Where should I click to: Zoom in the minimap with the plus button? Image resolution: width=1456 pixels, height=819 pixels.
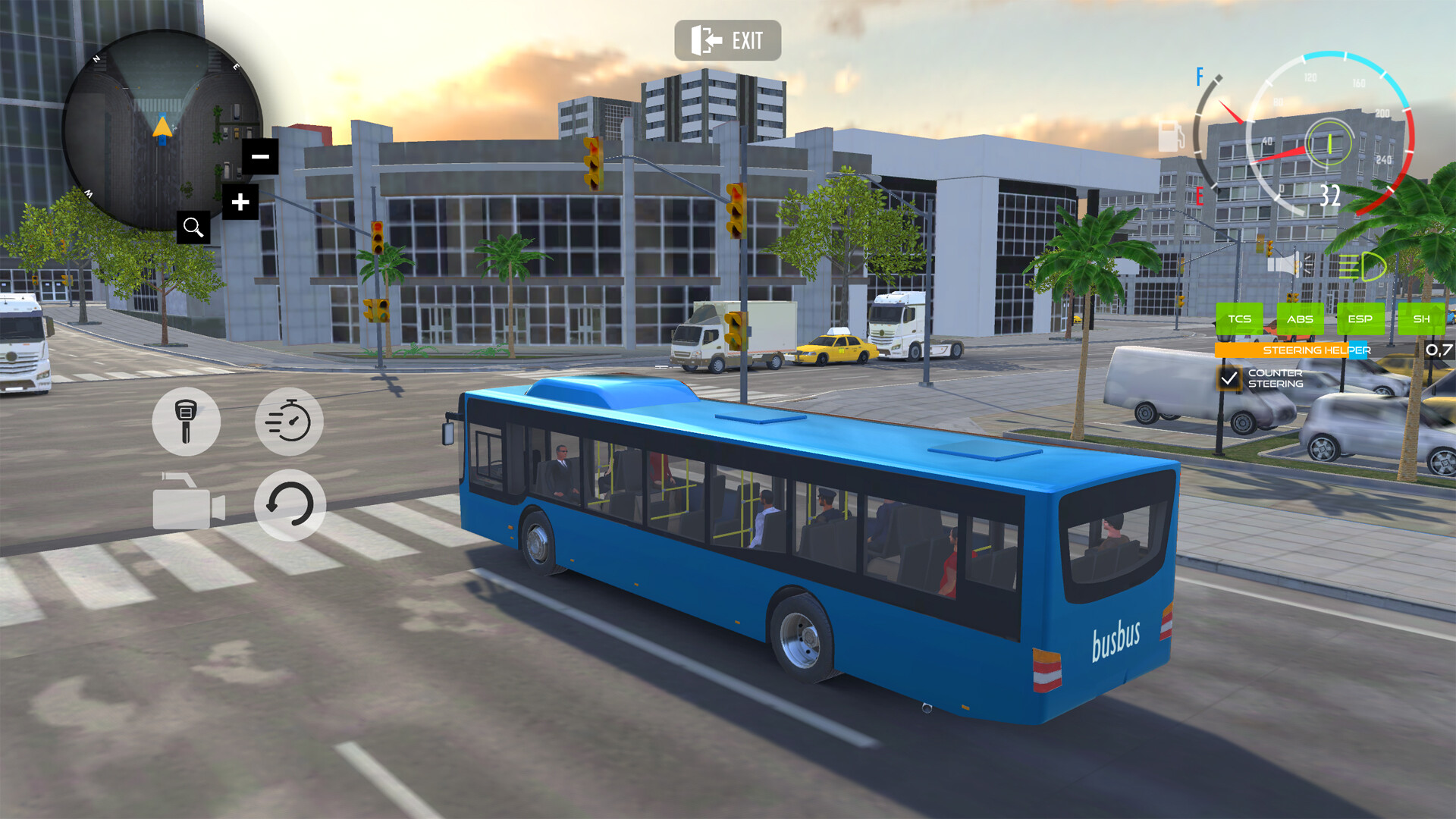(x=241, y=202)
